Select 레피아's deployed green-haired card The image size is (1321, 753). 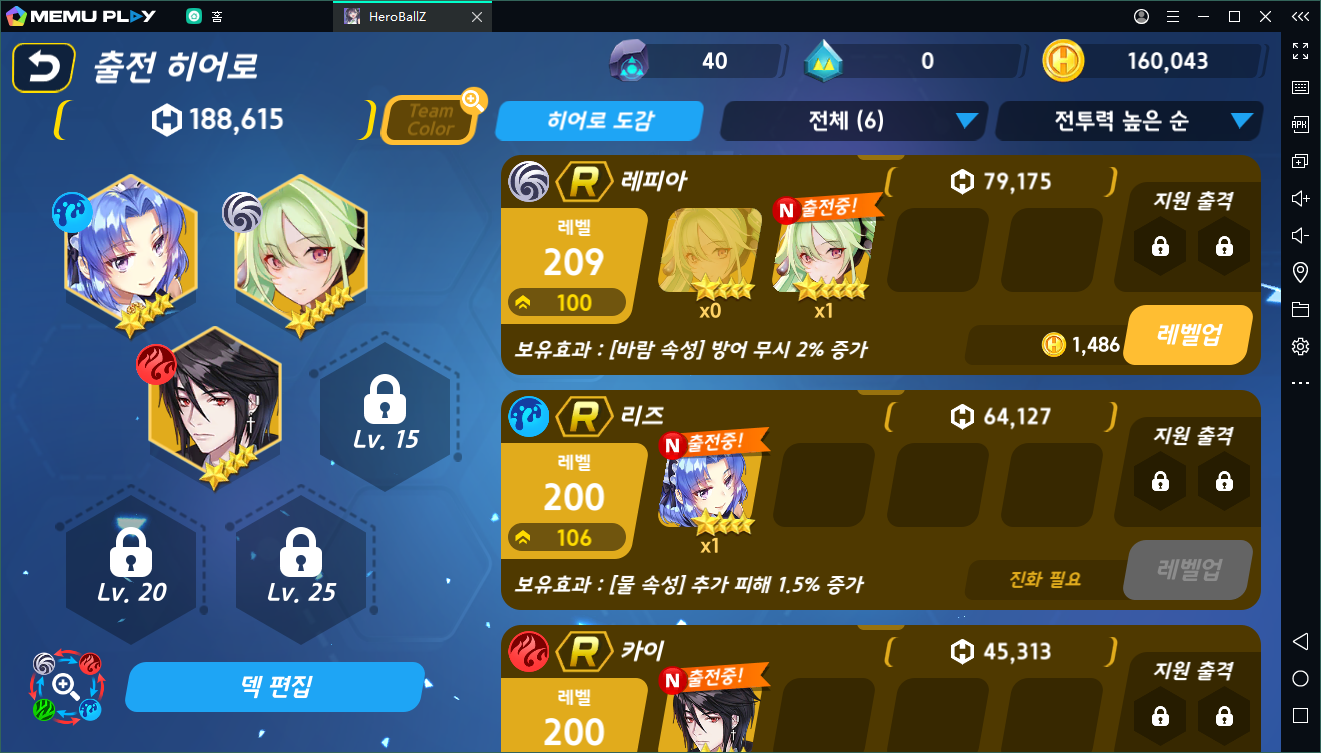point(823,250)
